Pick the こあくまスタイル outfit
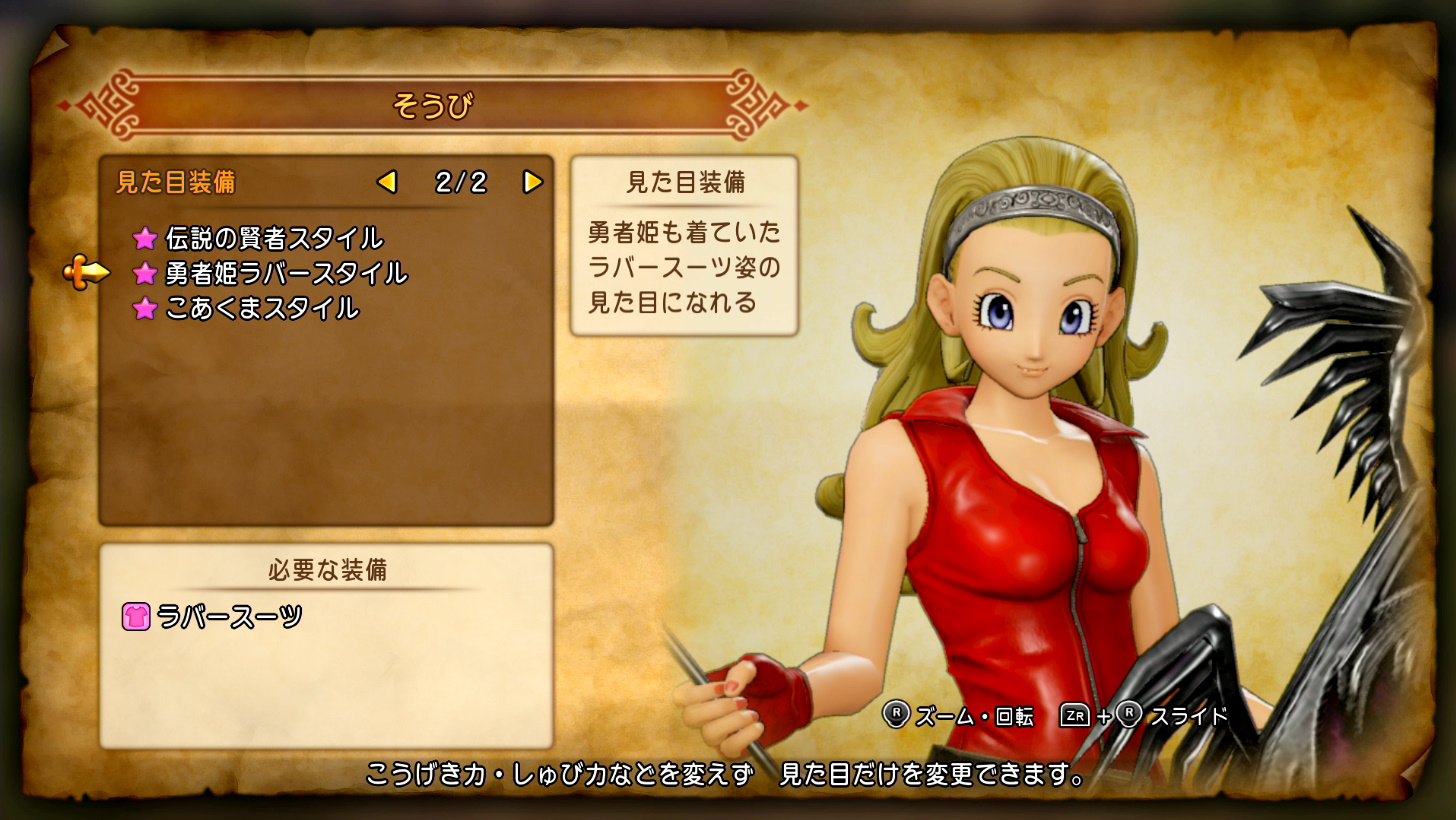Viewport: 1456px width, 820px height. (x=261, y=308)
